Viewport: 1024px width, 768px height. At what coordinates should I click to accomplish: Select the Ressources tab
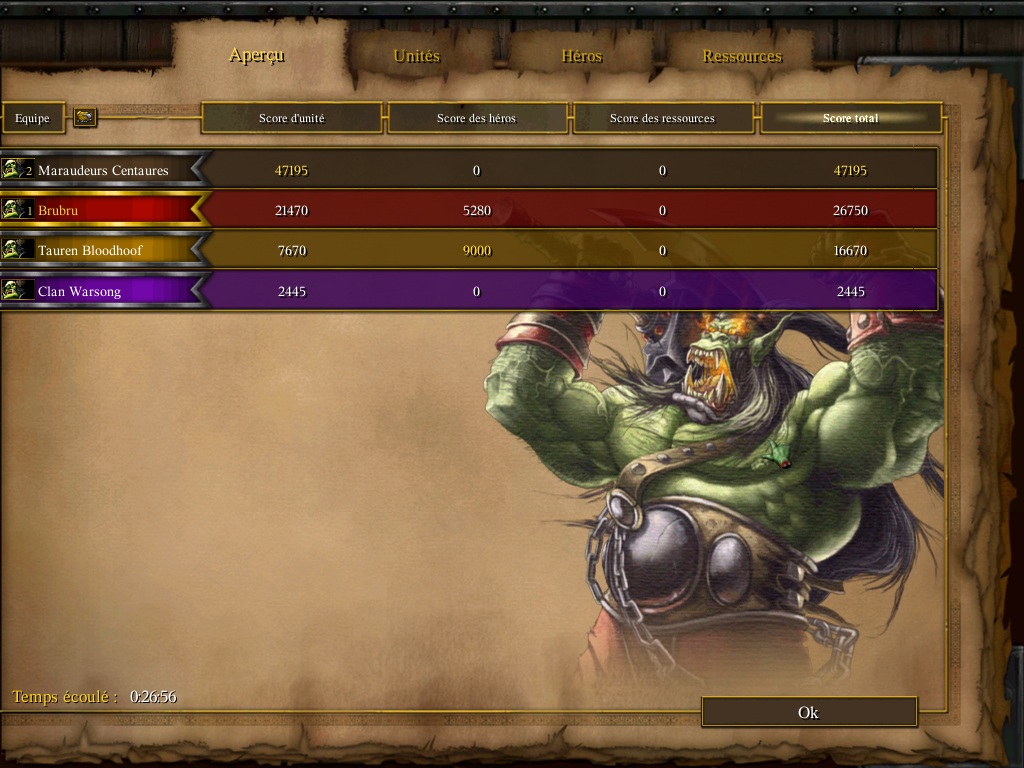pos(742,56)
